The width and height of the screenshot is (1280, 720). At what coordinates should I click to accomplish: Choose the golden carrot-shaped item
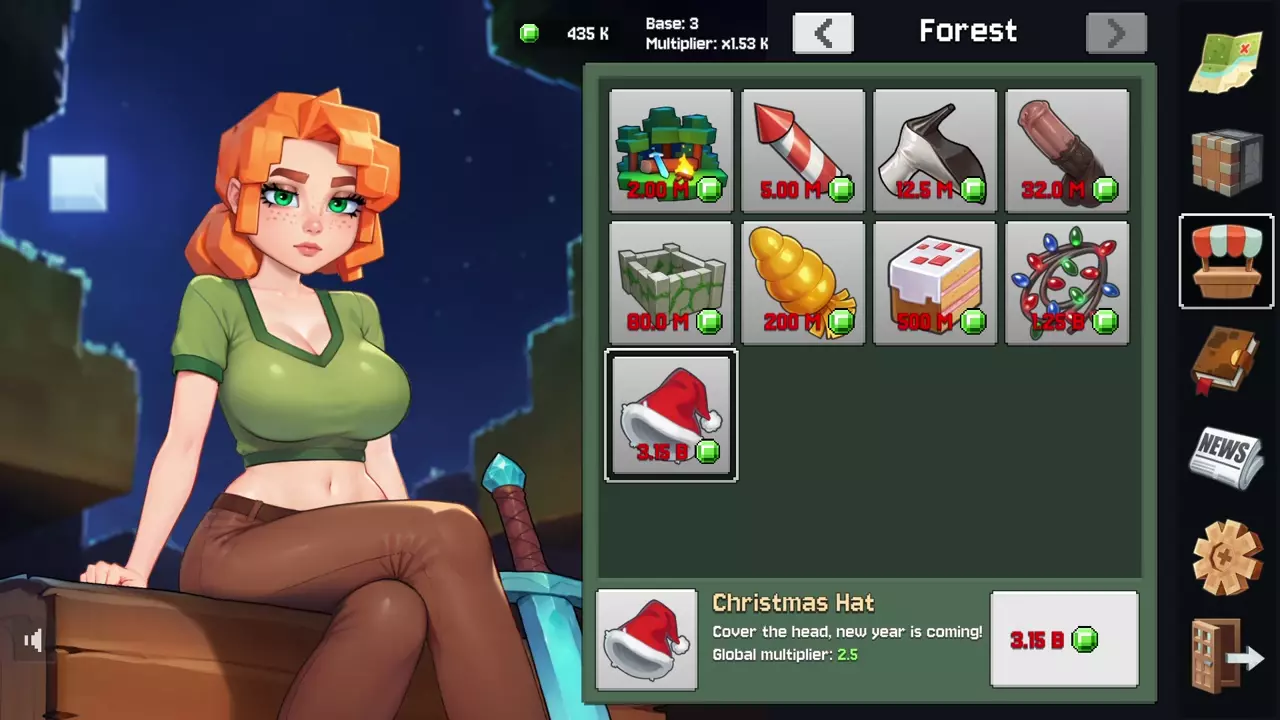(803, 283)
